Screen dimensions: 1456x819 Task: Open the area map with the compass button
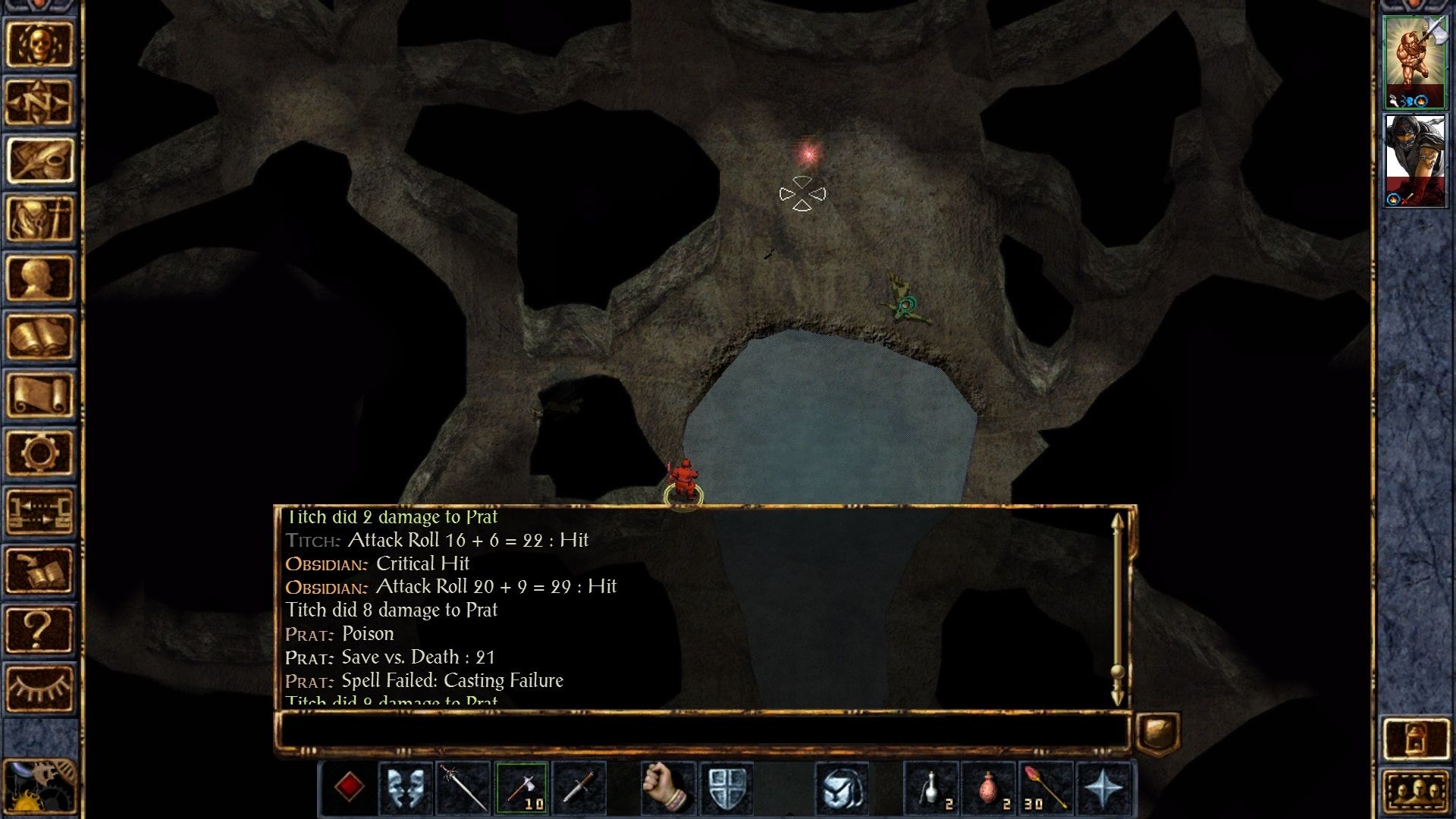[39, 102]
